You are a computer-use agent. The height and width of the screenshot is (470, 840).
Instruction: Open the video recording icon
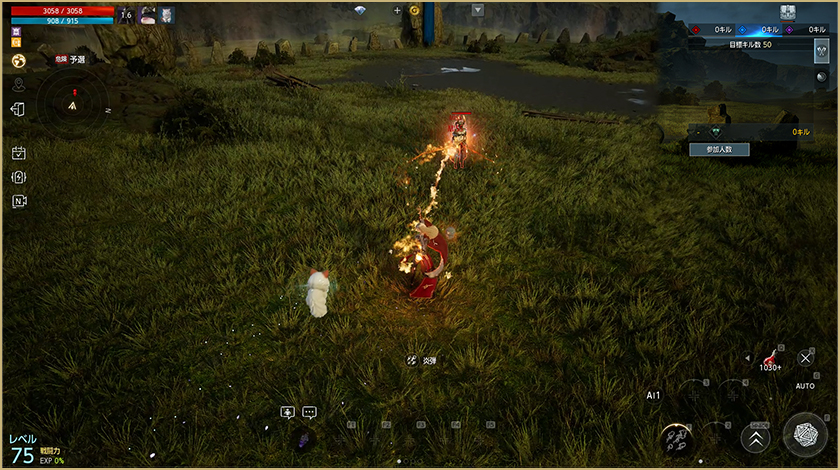(x=18, y=201)
